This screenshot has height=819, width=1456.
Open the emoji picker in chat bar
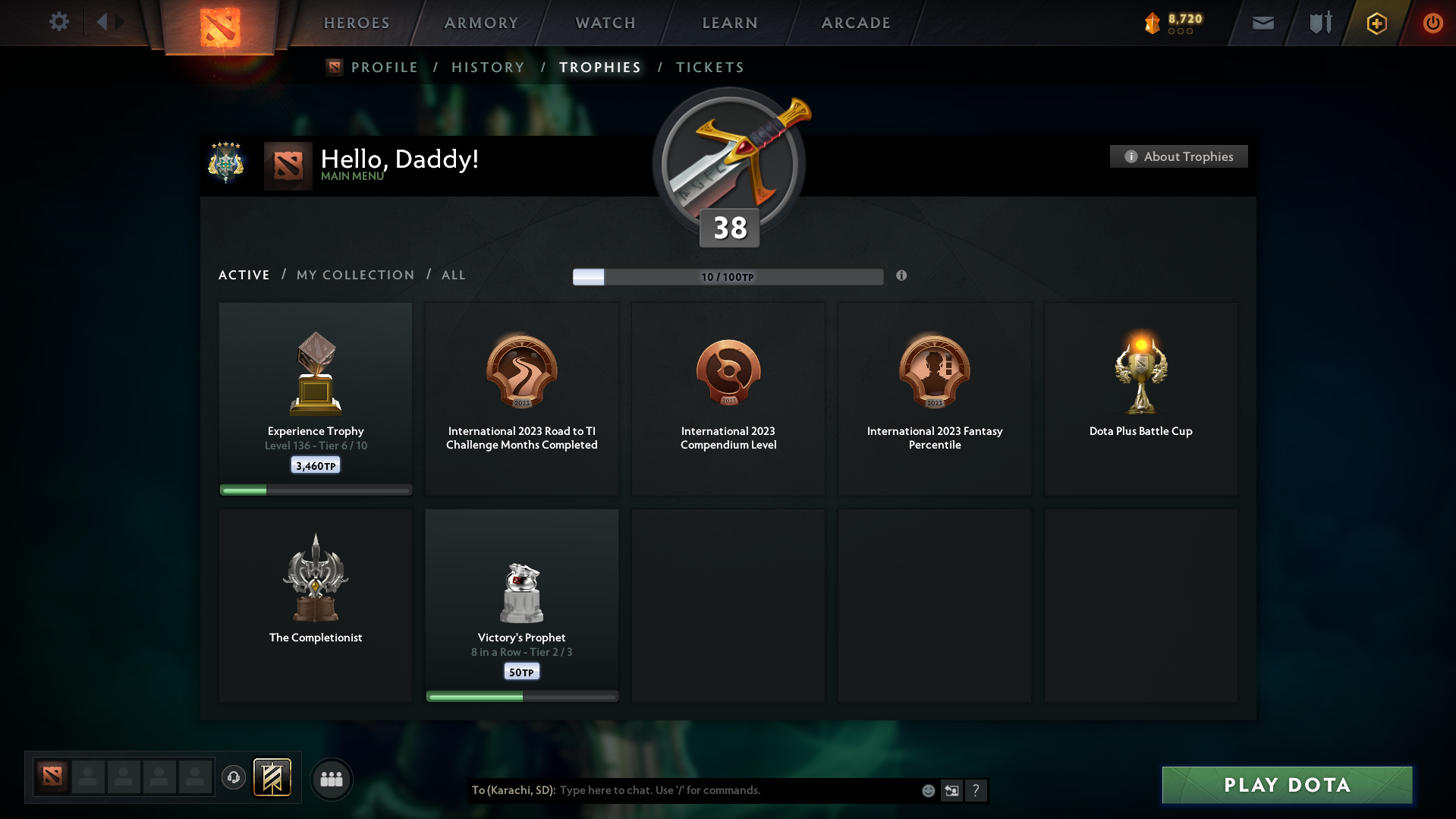click(x=927, y=790)
